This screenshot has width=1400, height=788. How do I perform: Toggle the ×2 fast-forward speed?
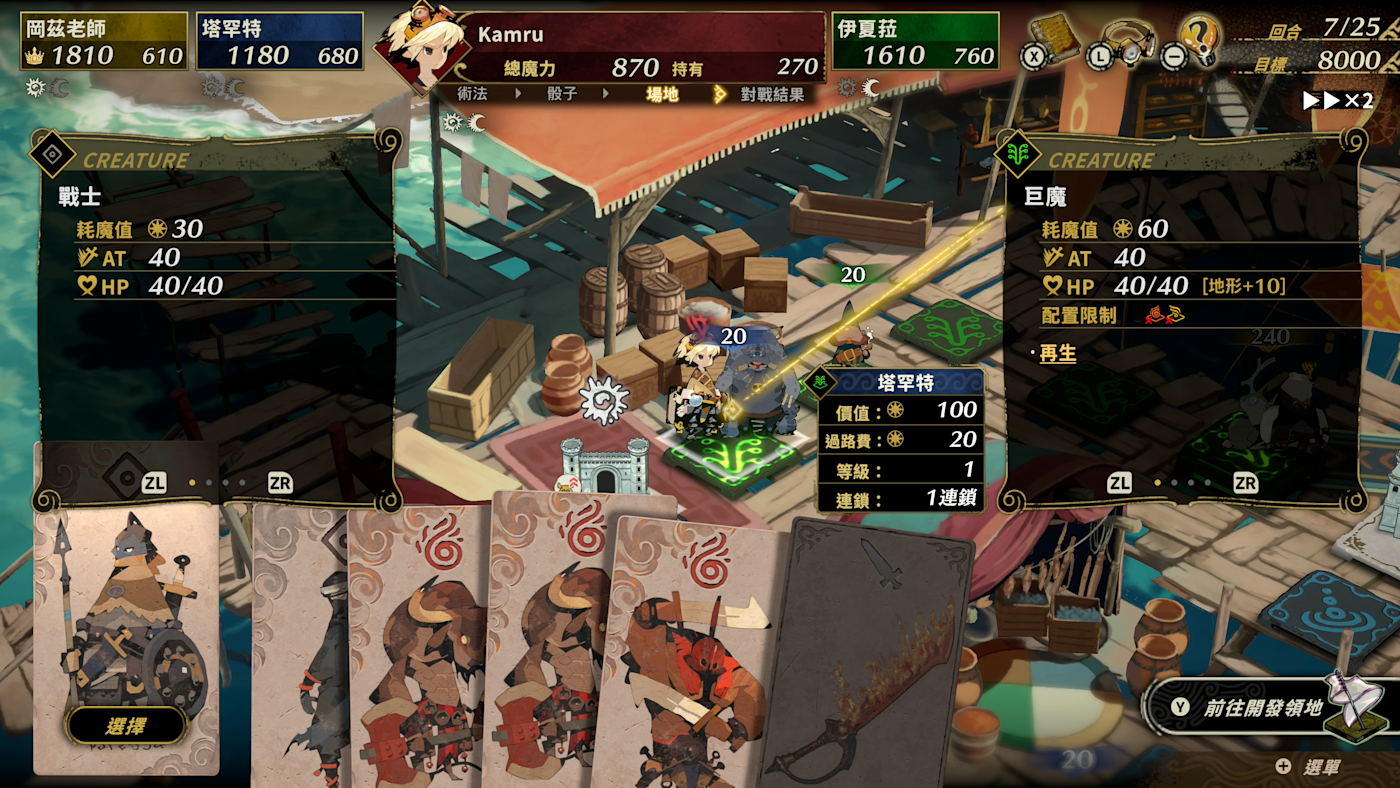pos(1337,101)
